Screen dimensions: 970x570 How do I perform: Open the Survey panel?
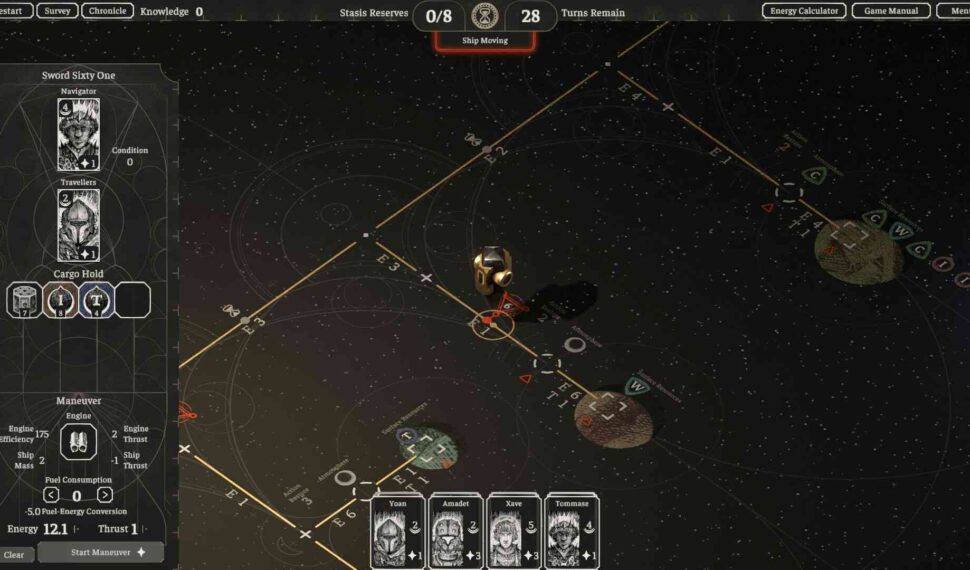pyautogui.click(x=57, y=11)
